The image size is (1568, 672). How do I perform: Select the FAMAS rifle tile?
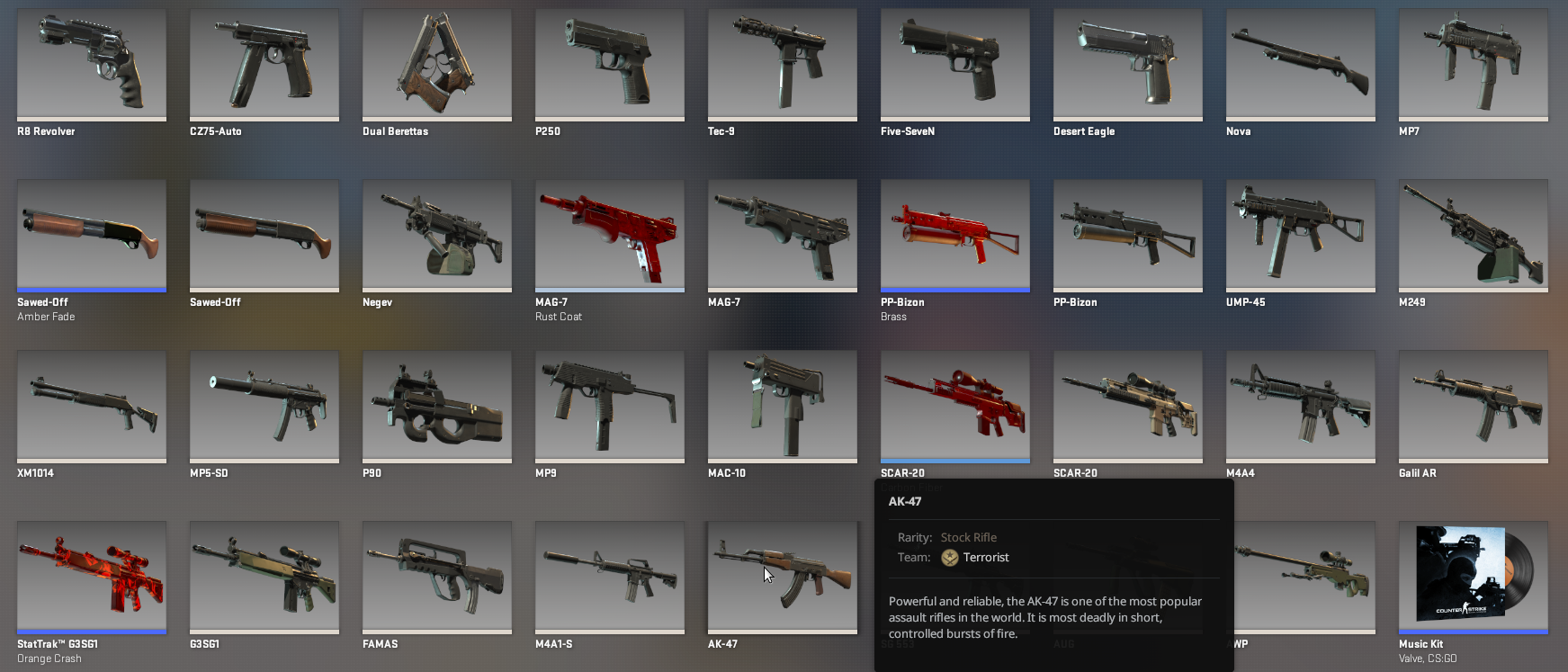tap(436, 576)
